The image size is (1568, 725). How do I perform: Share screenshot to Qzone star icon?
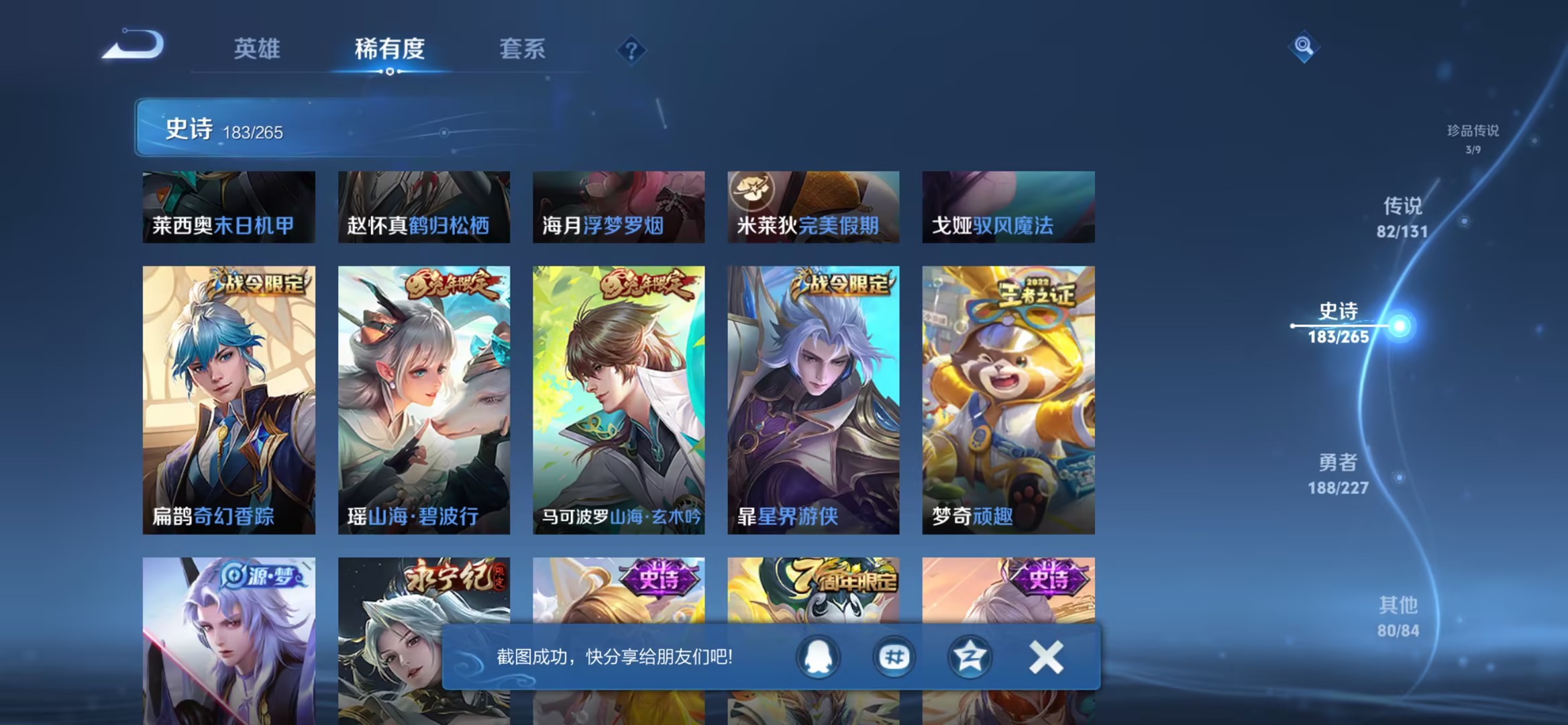[969, 658]
